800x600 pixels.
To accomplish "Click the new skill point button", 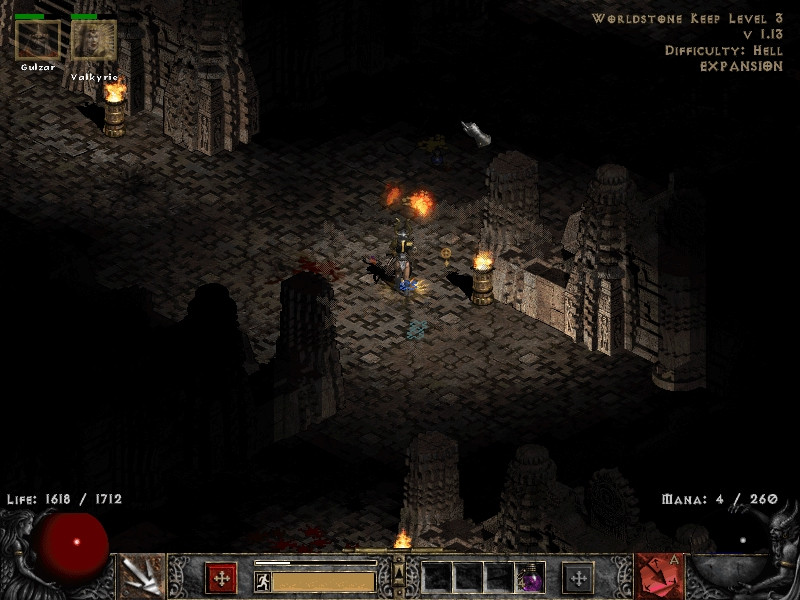I will tap(578, 577).
